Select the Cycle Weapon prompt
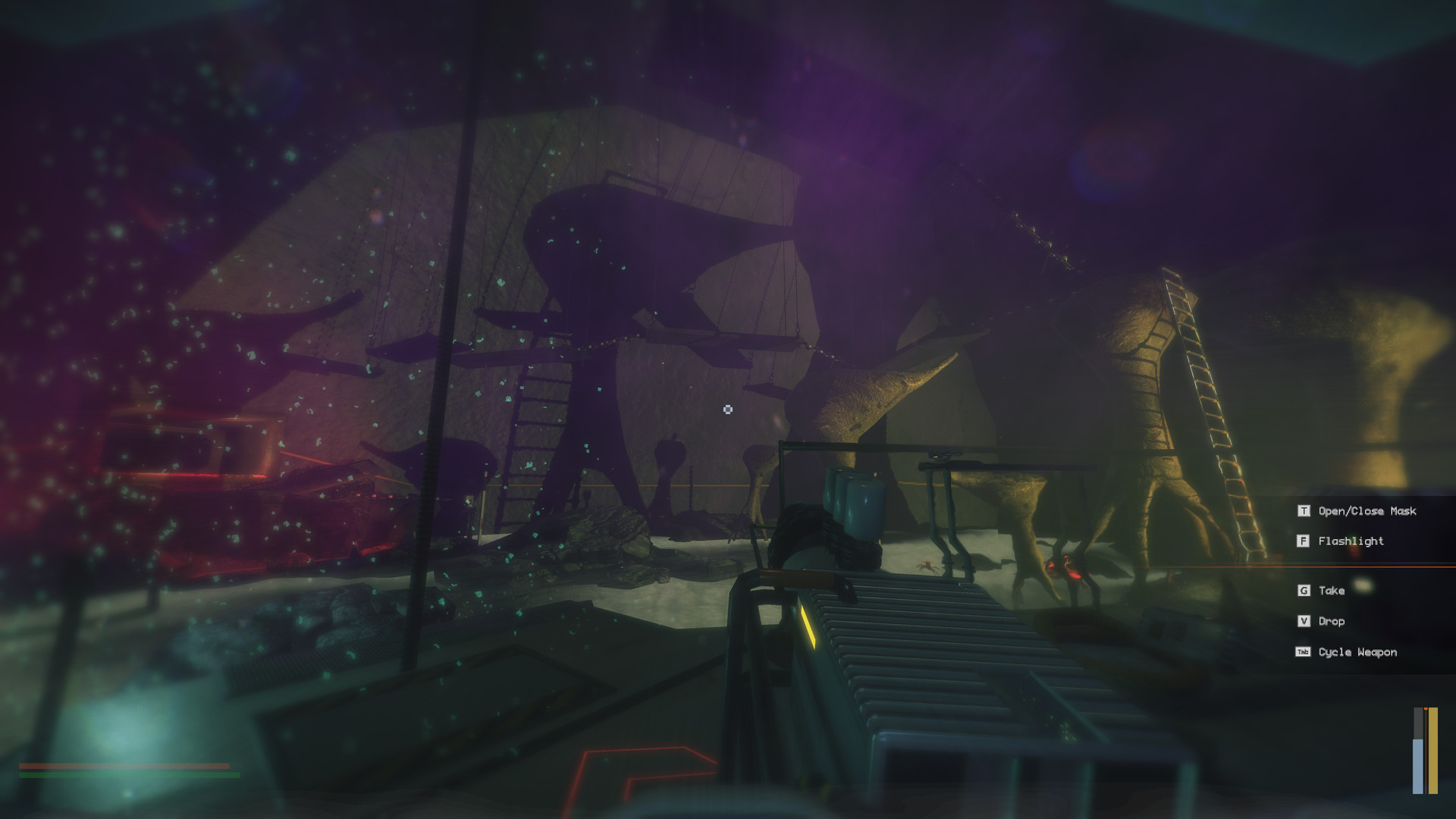Image resolution: width=1456 pixels, height=819 pixels. 1357,652
